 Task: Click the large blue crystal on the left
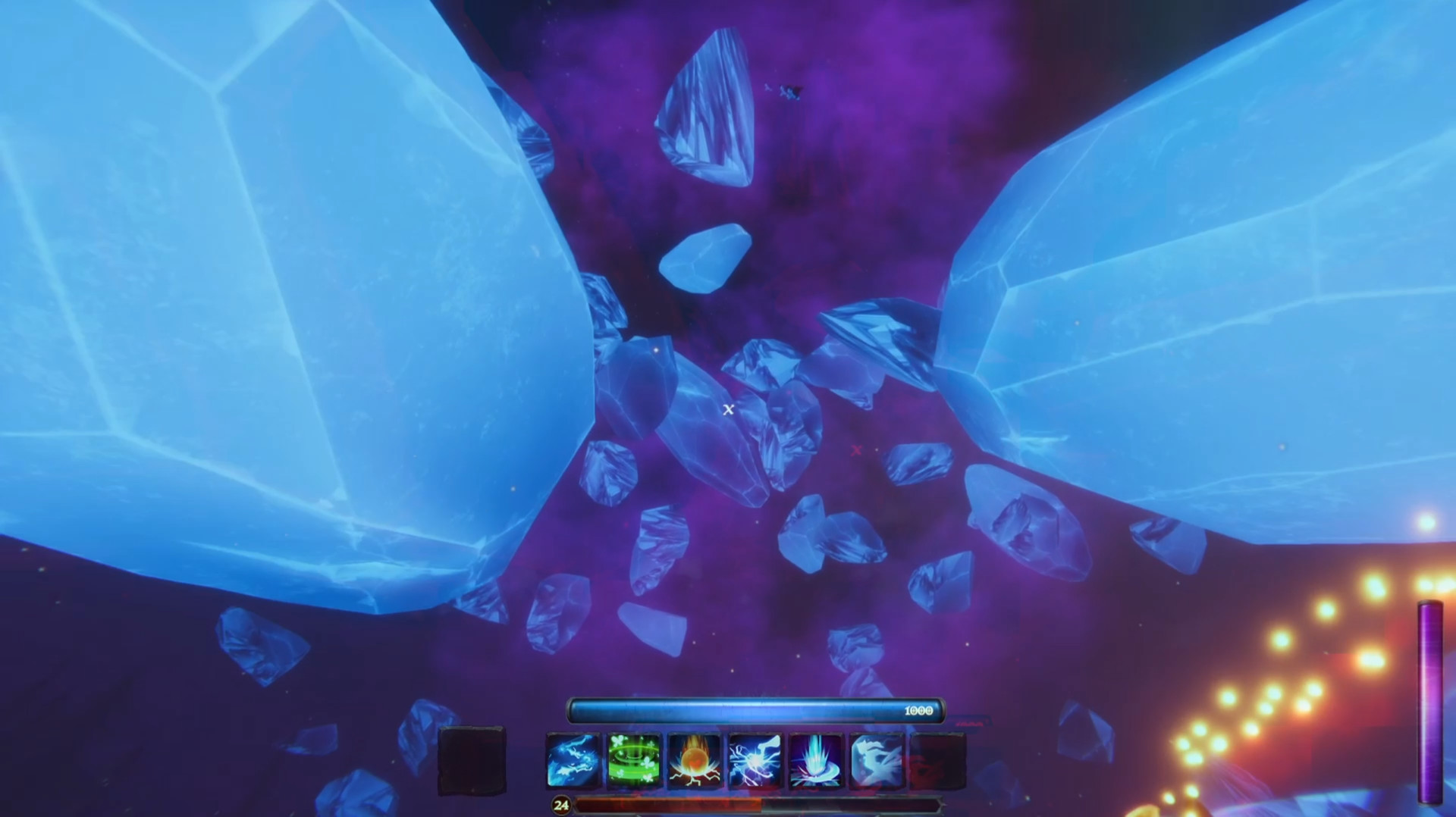click(265, 265)
